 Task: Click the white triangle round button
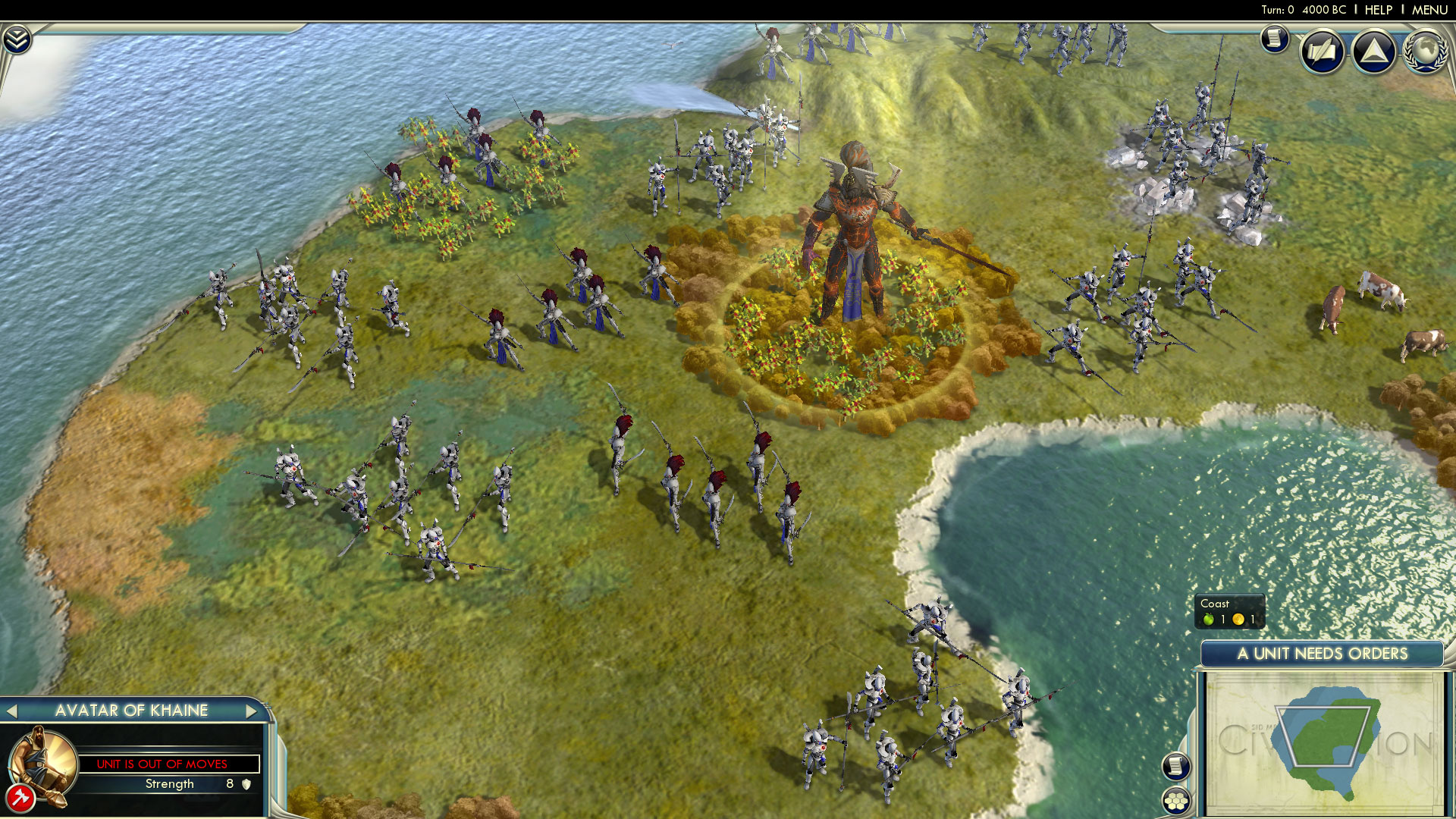pos(1373,52)
